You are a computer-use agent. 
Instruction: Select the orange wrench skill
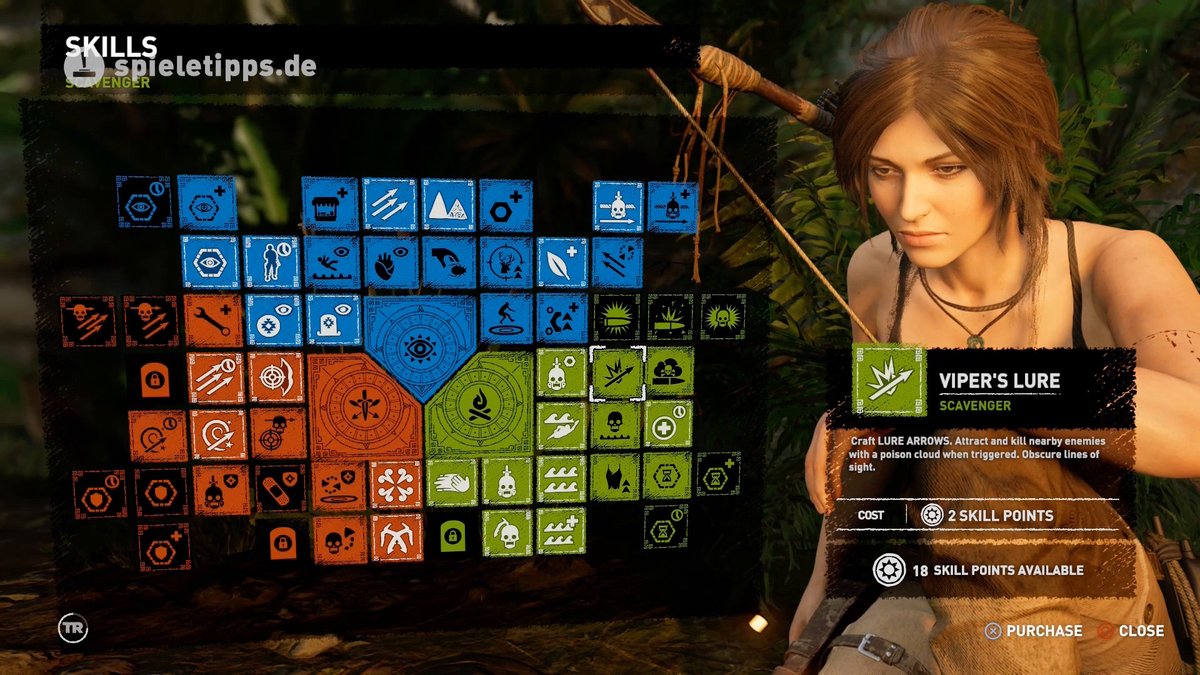pos(213,320)
